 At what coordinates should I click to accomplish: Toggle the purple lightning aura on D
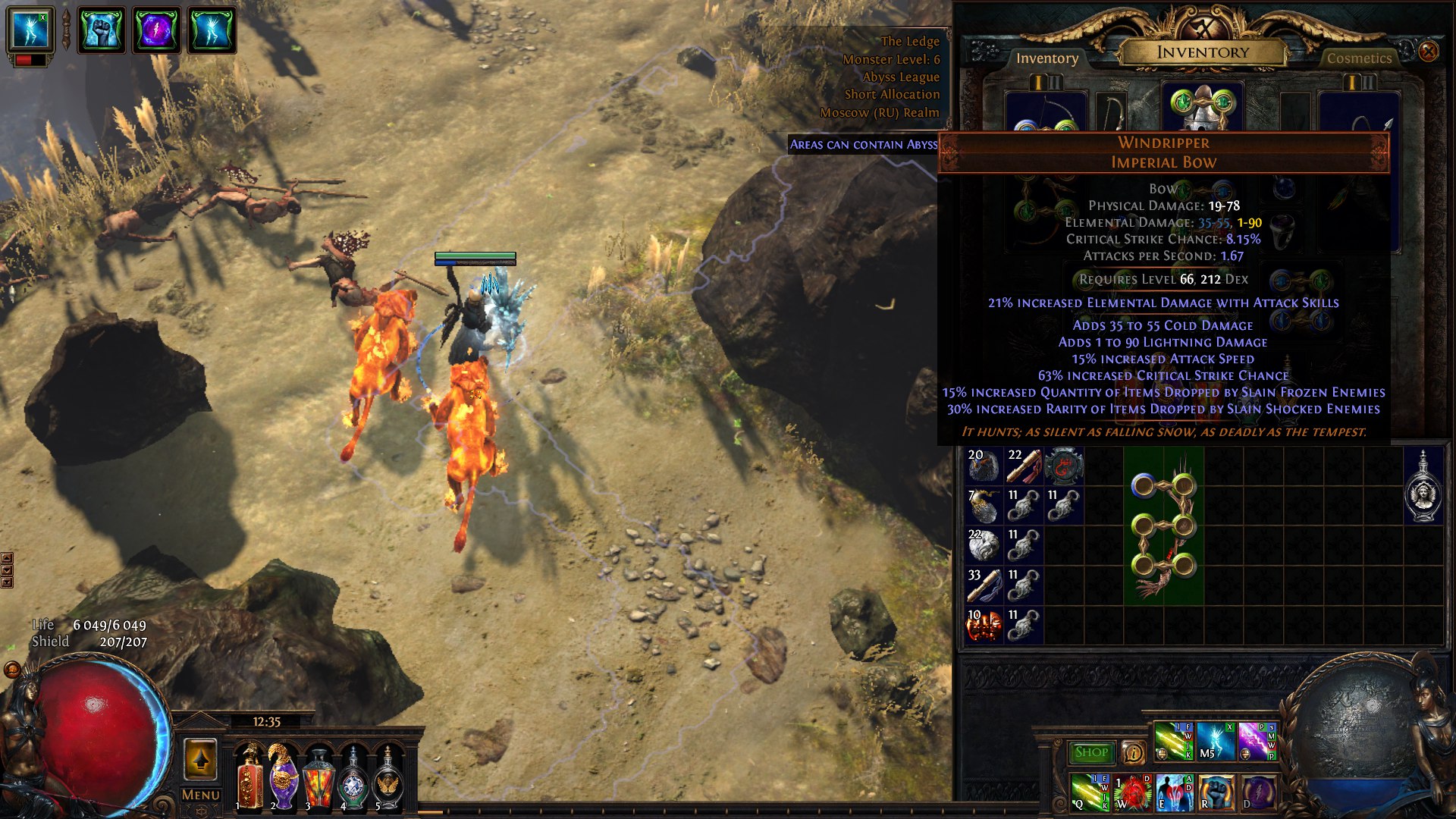[x=1257, y=792]
